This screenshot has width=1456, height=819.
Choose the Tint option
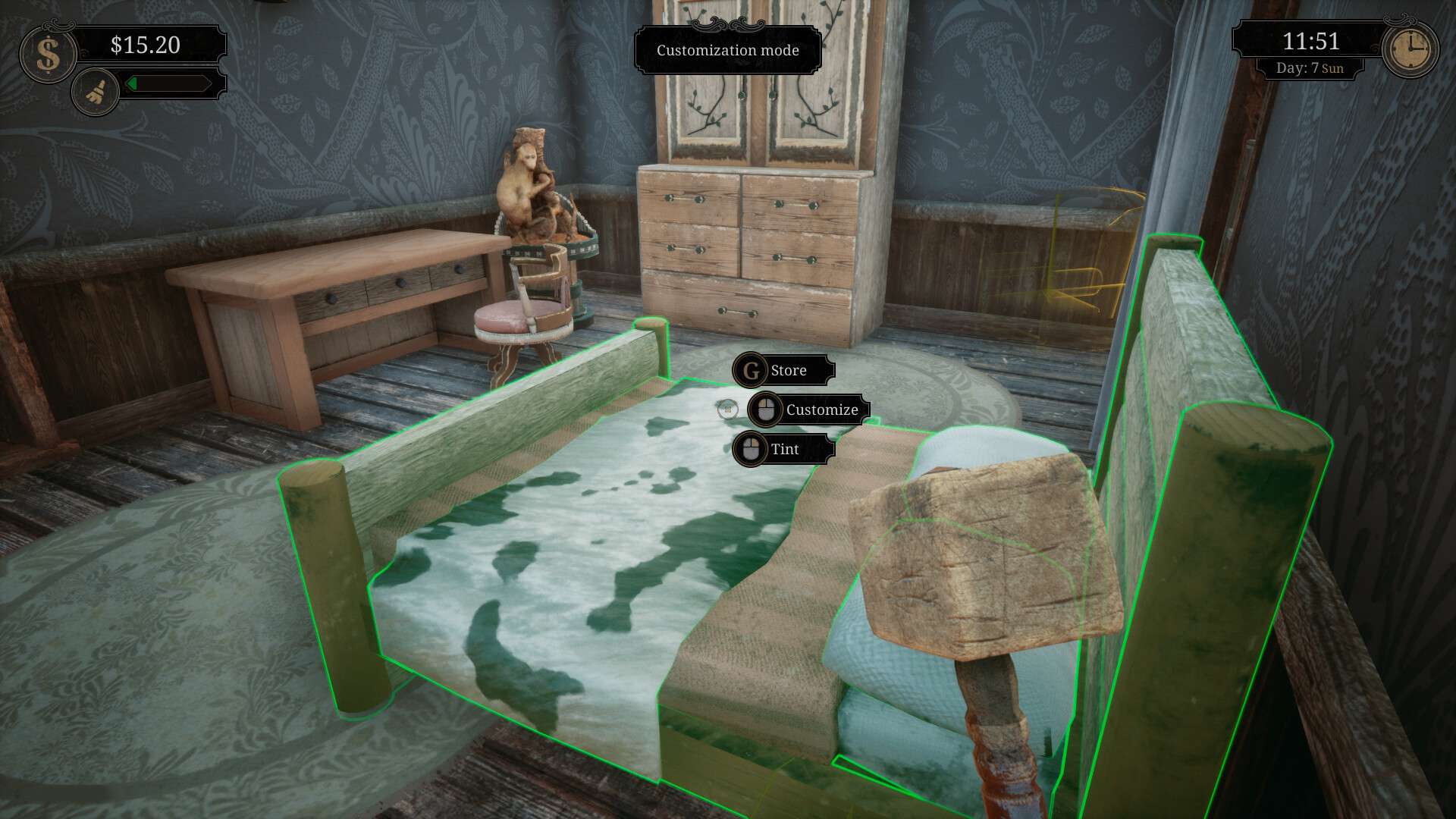tap(785, 448)
